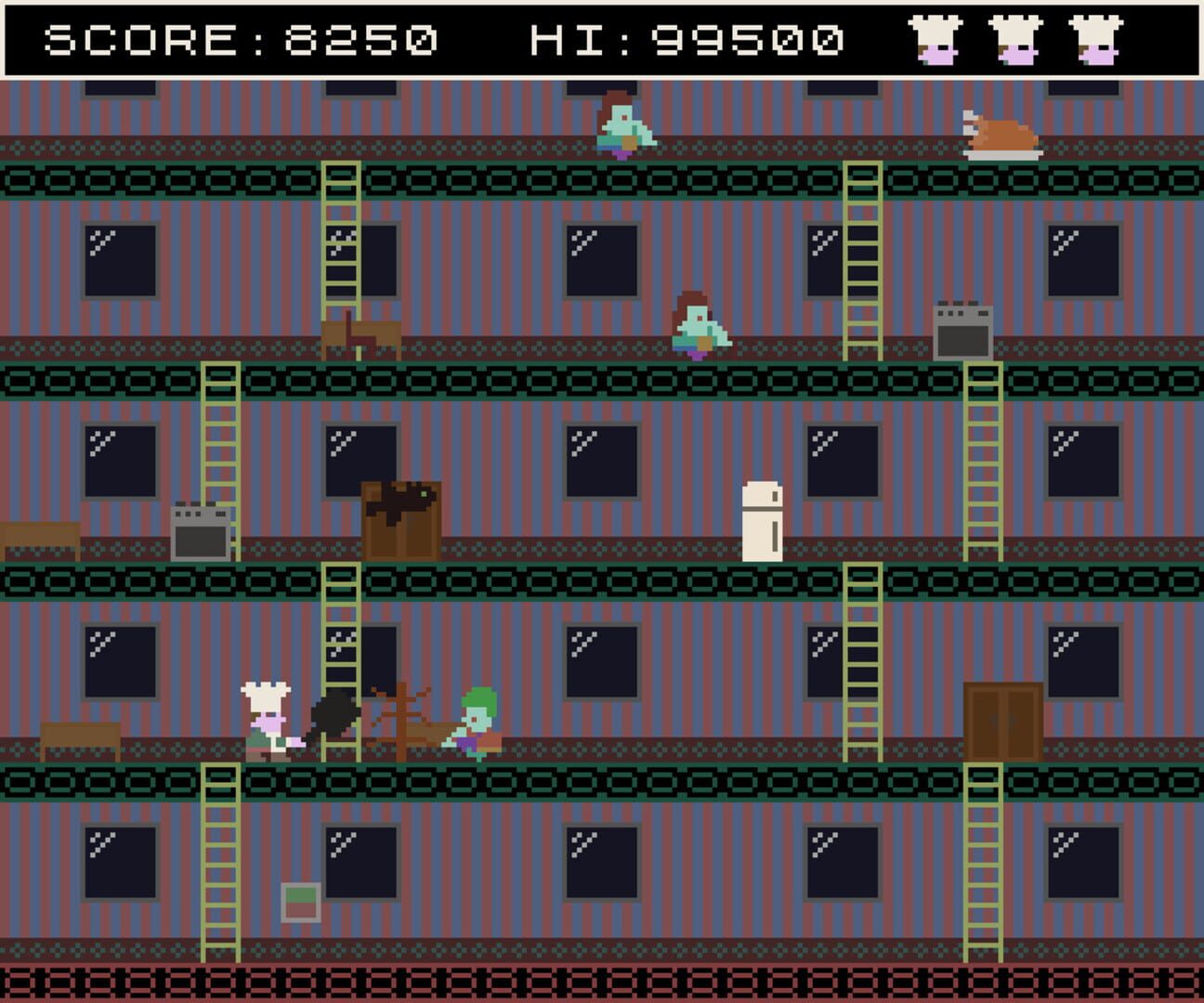Select the rightmost chef hat life icon
Viewport: 1204px width, 1003px height.
pyautogui.click(x=1096, y=39)
